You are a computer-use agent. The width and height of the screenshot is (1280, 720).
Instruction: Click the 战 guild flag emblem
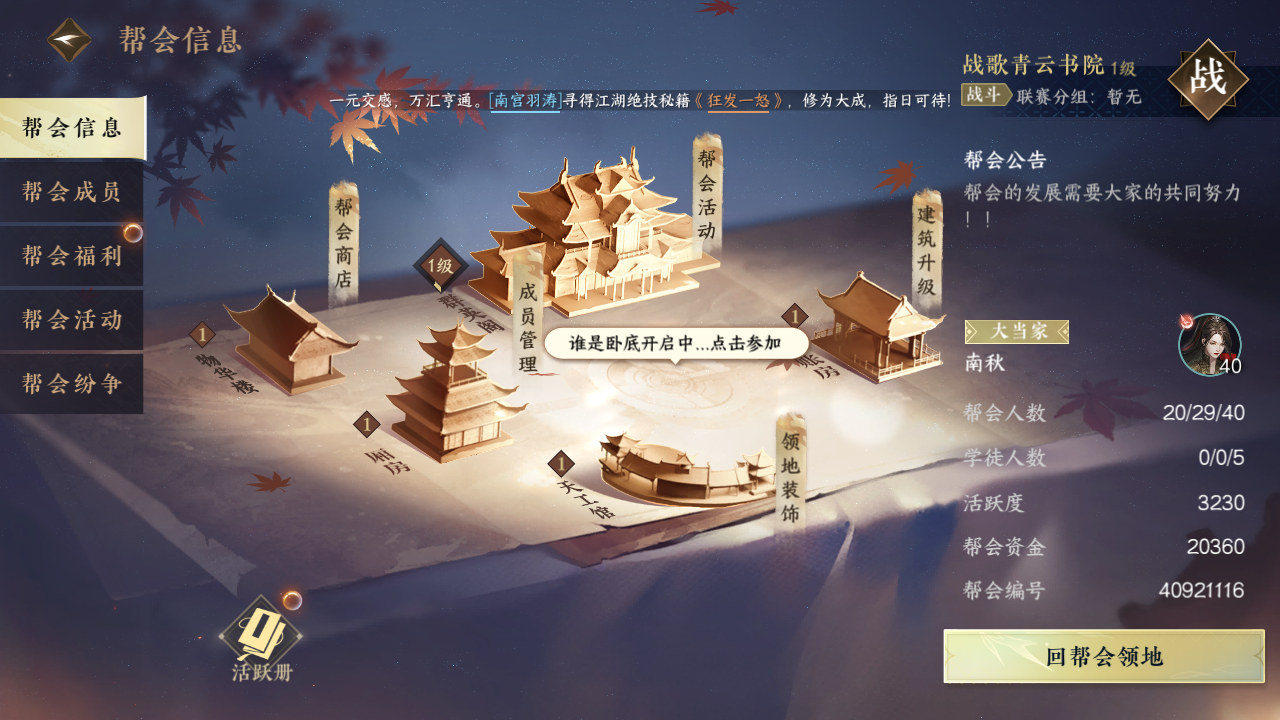[x=1211, y=75]
